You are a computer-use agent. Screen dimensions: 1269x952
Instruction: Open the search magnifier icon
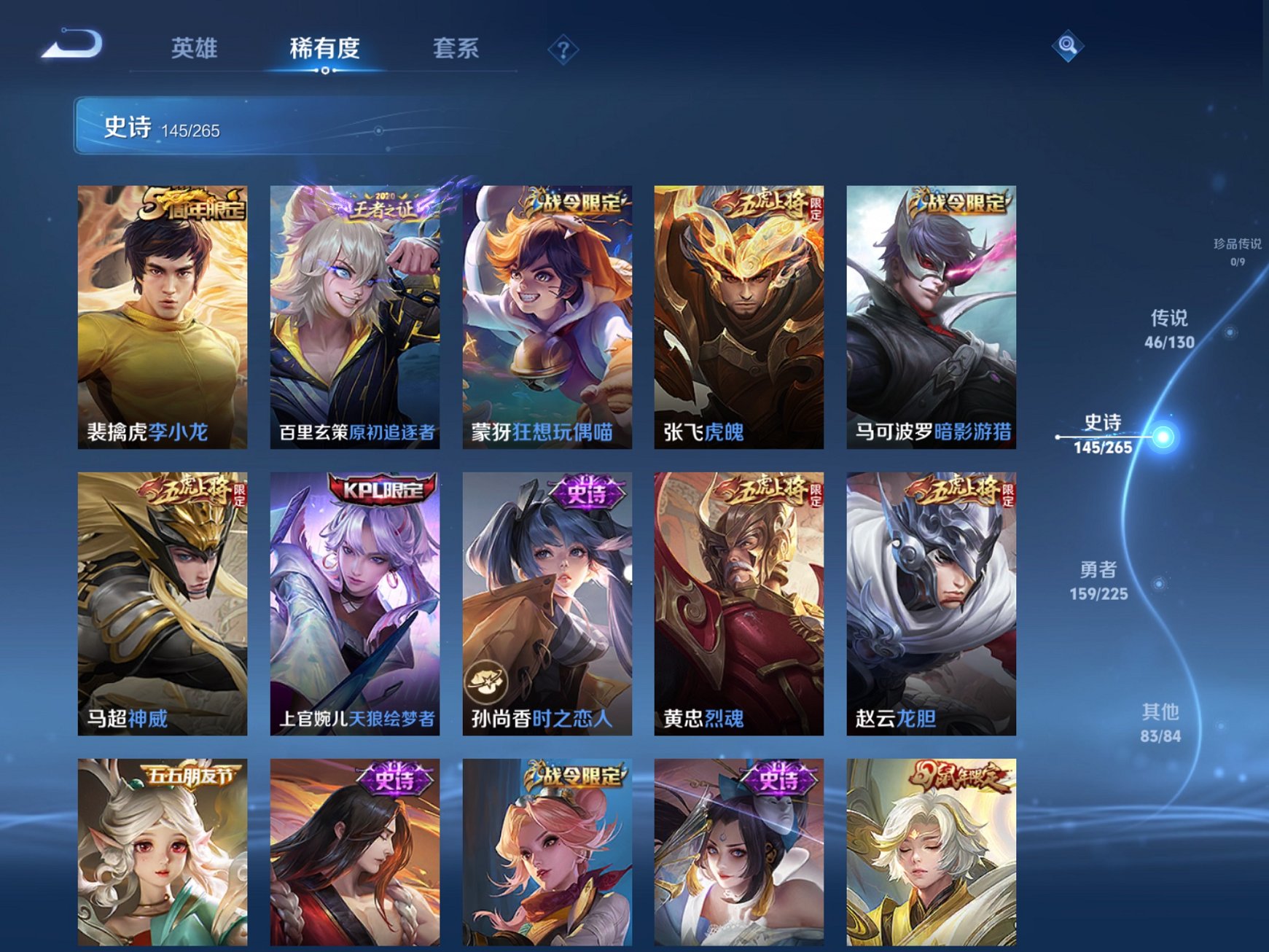point(1066,45)
